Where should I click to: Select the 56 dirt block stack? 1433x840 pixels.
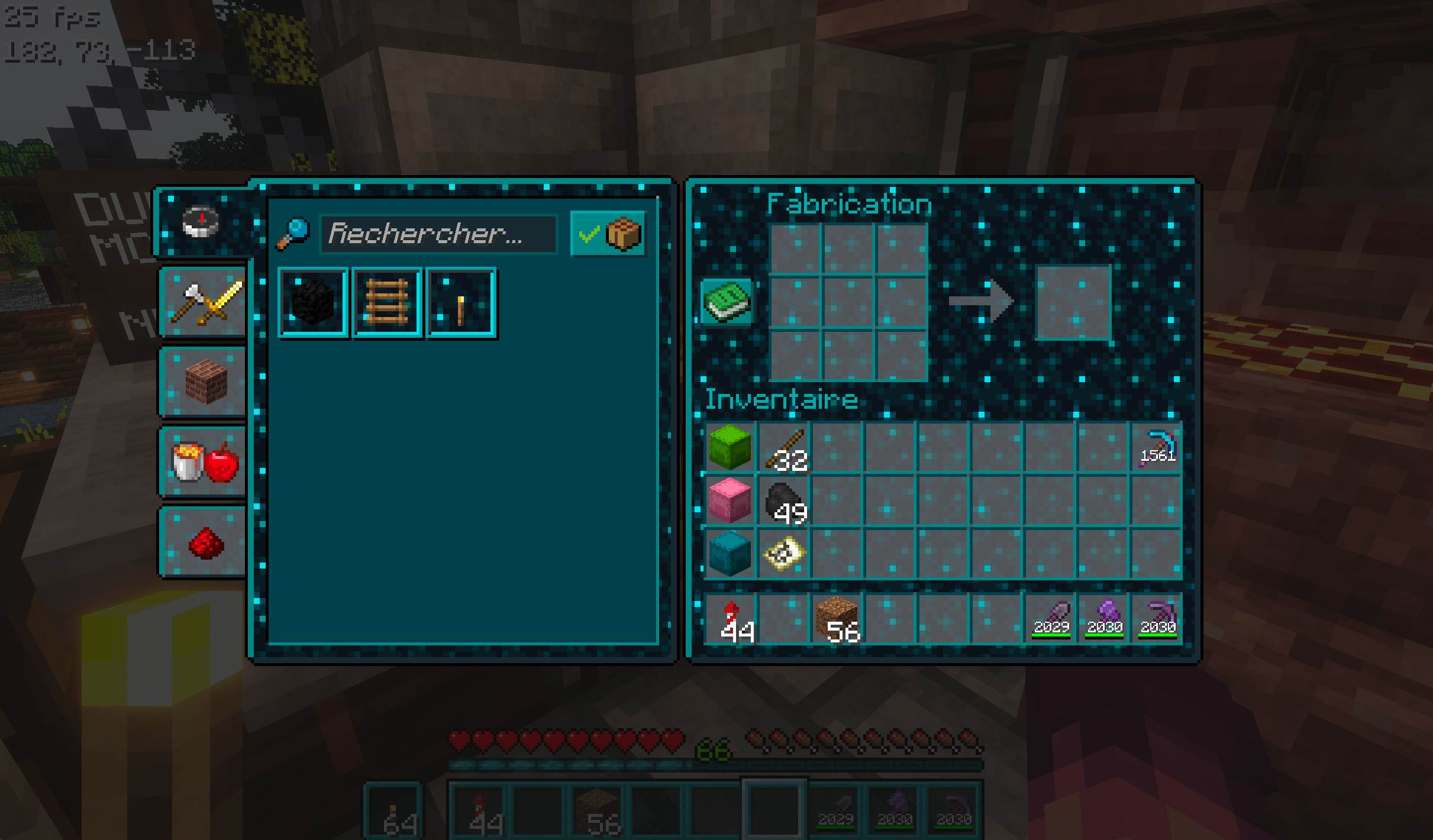coord(837,619)
